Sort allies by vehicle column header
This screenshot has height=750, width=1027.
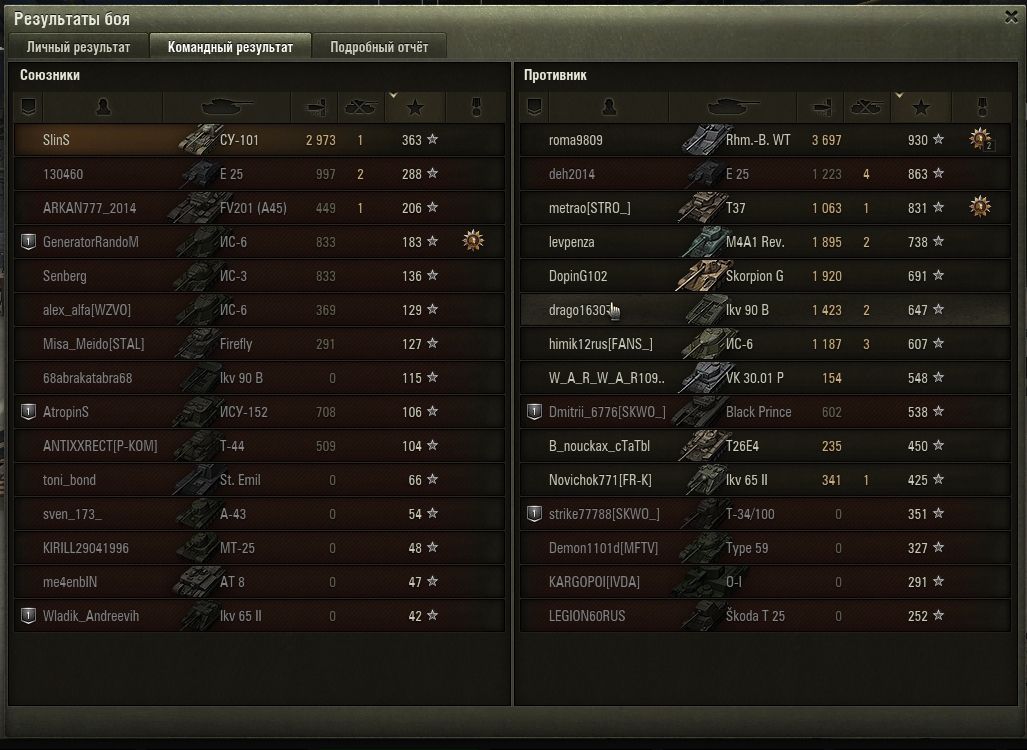(227, 107)
